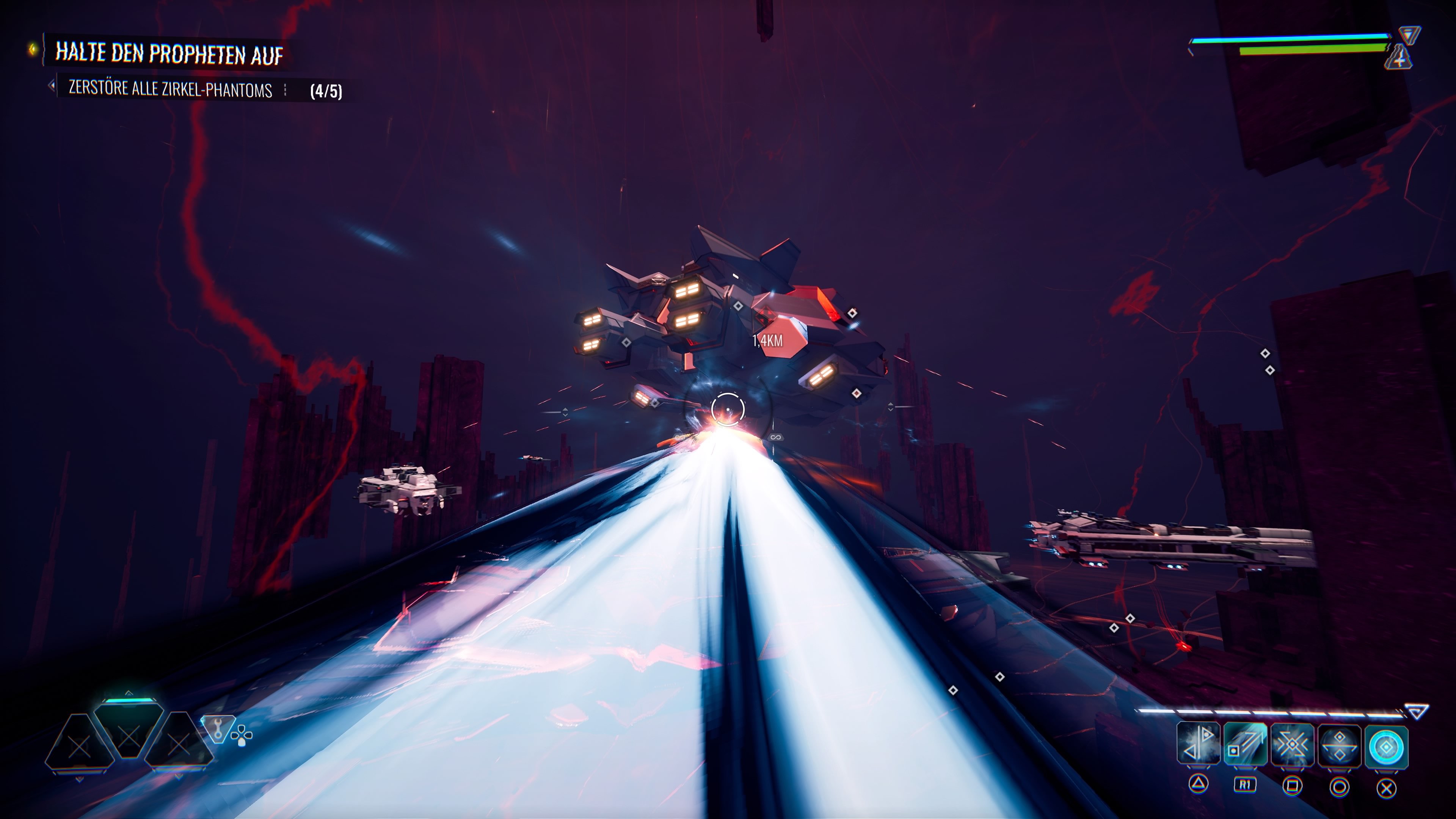1456x819 pixels.
Task: Activate the opposing-triangles ability icon
Action: [x=1198, y=744]
